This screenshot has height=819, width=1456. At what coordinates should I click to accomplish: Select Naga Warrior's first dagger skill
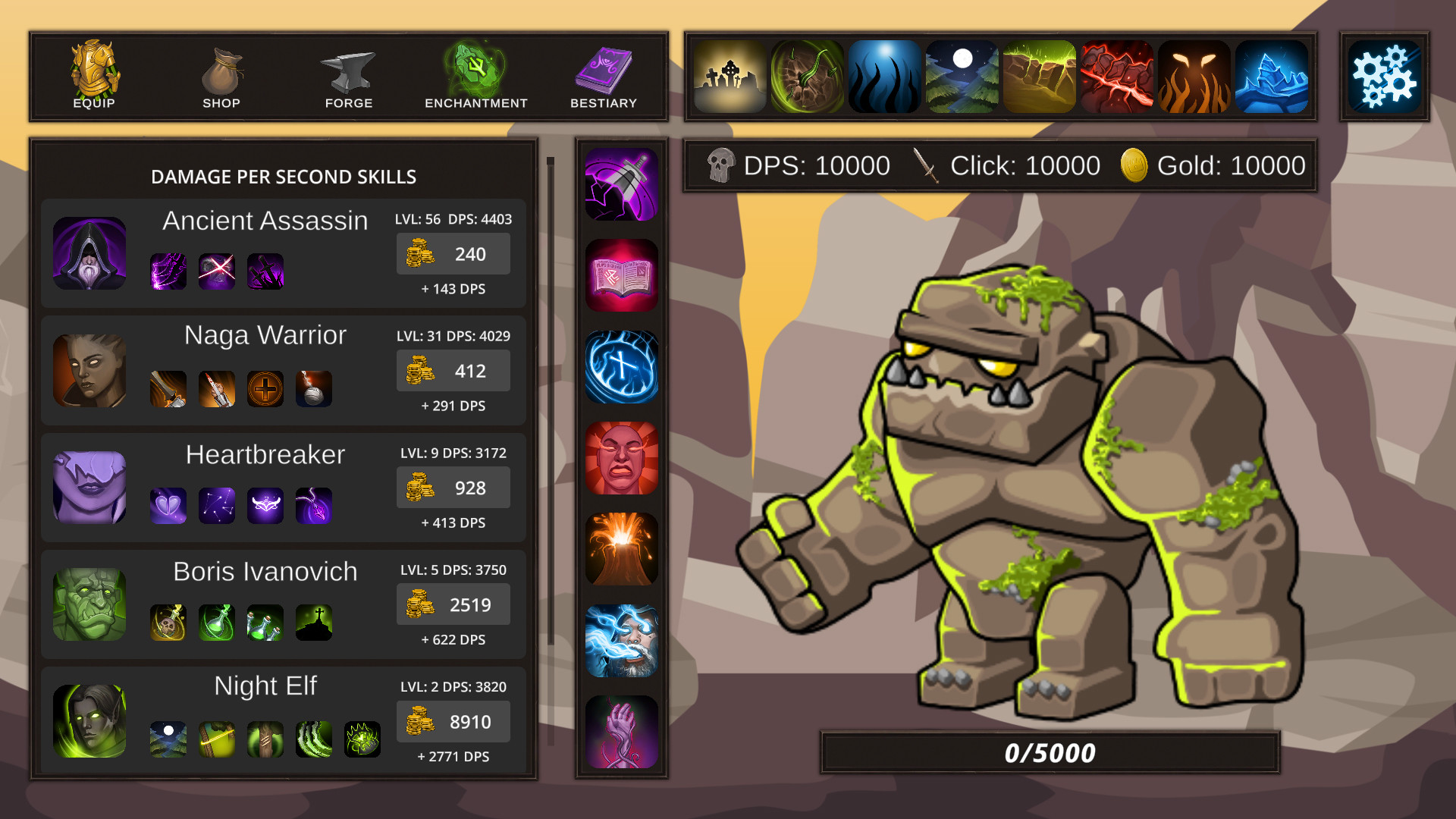click(x=168, y=388)
